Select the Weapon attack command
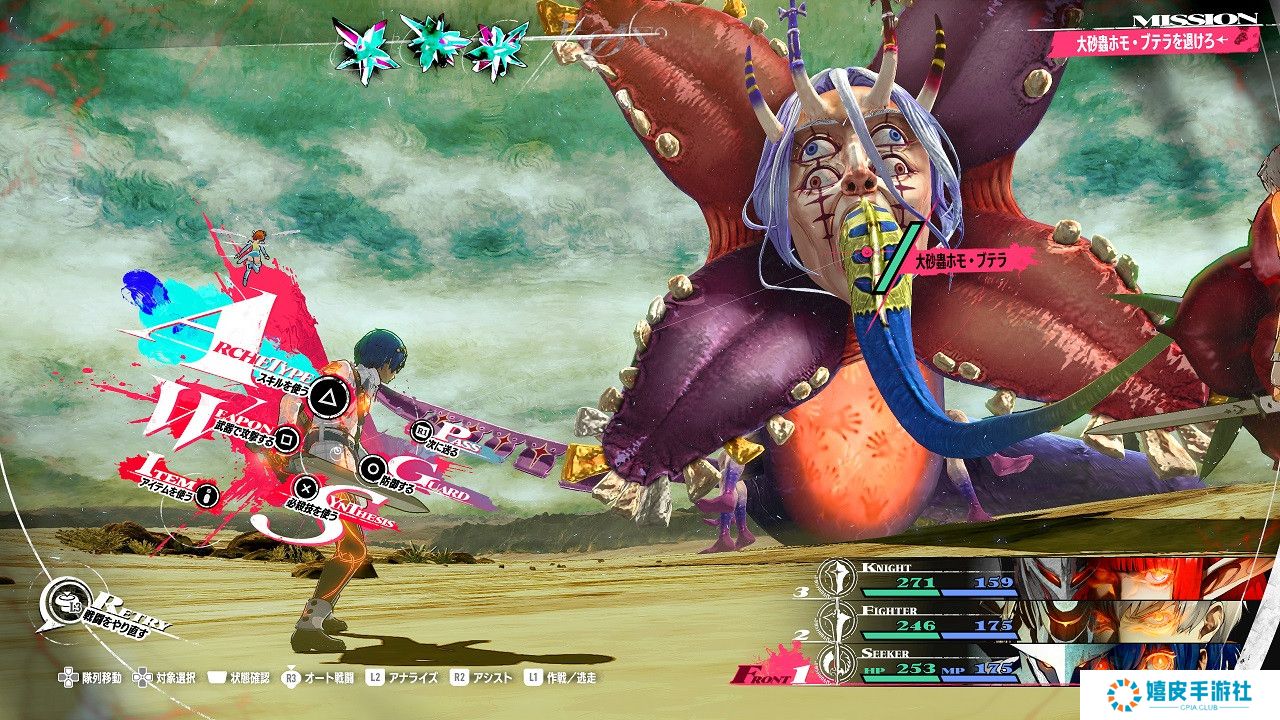1280x720 pixels. (286, 437)
